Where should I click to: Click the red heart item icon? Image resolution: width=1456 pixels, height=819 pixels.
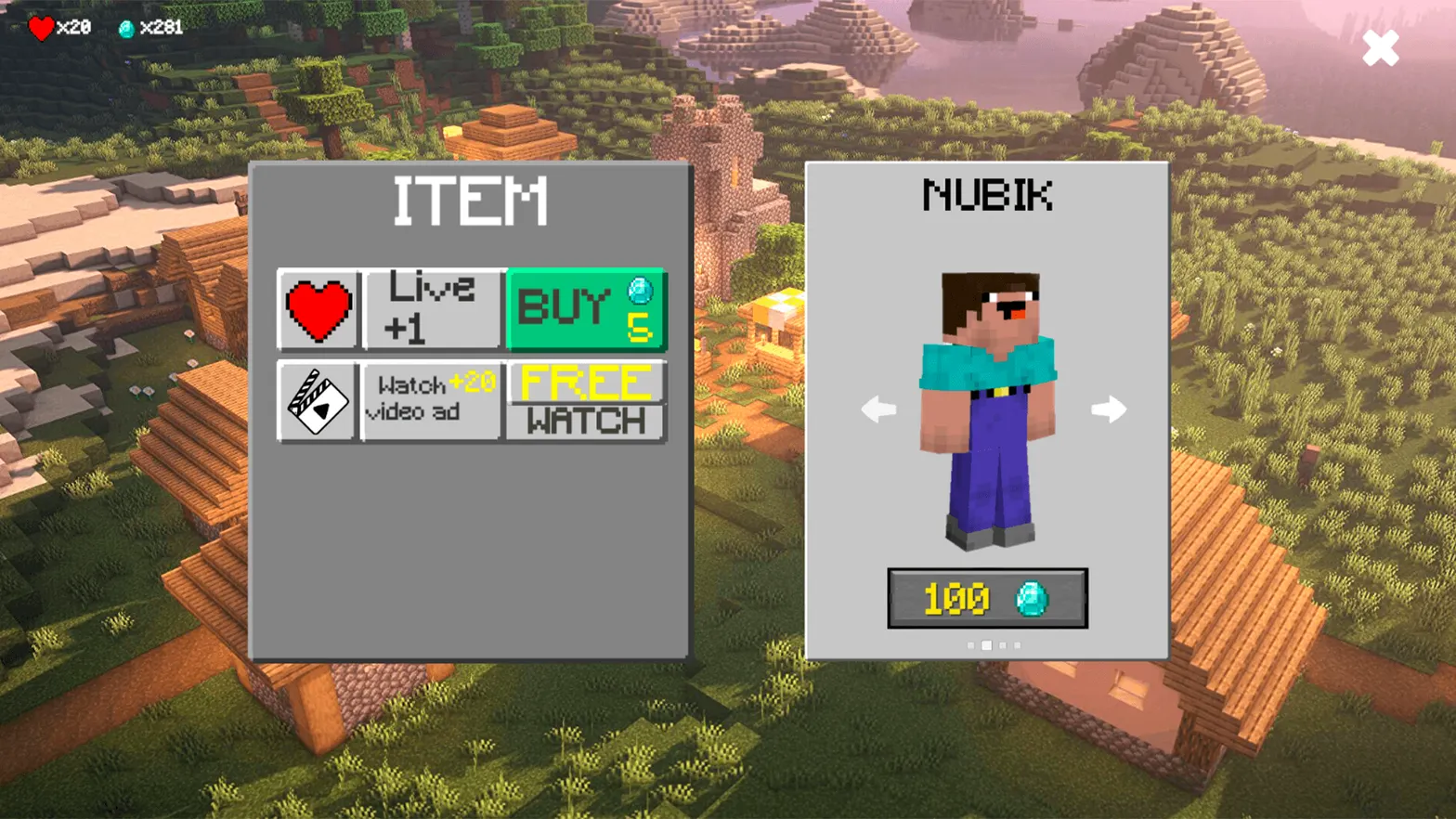(318, 309)
